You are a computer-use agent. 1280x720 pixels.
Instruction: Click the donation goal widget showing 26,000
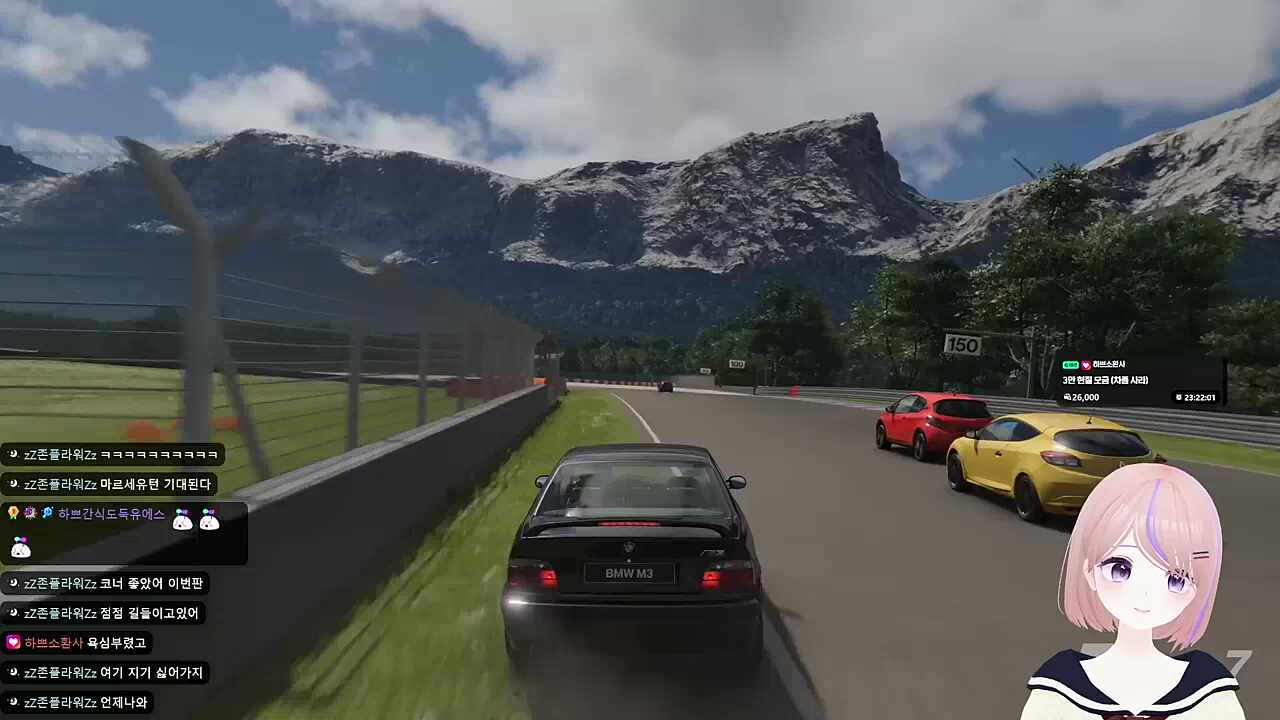pos(1140,381)
